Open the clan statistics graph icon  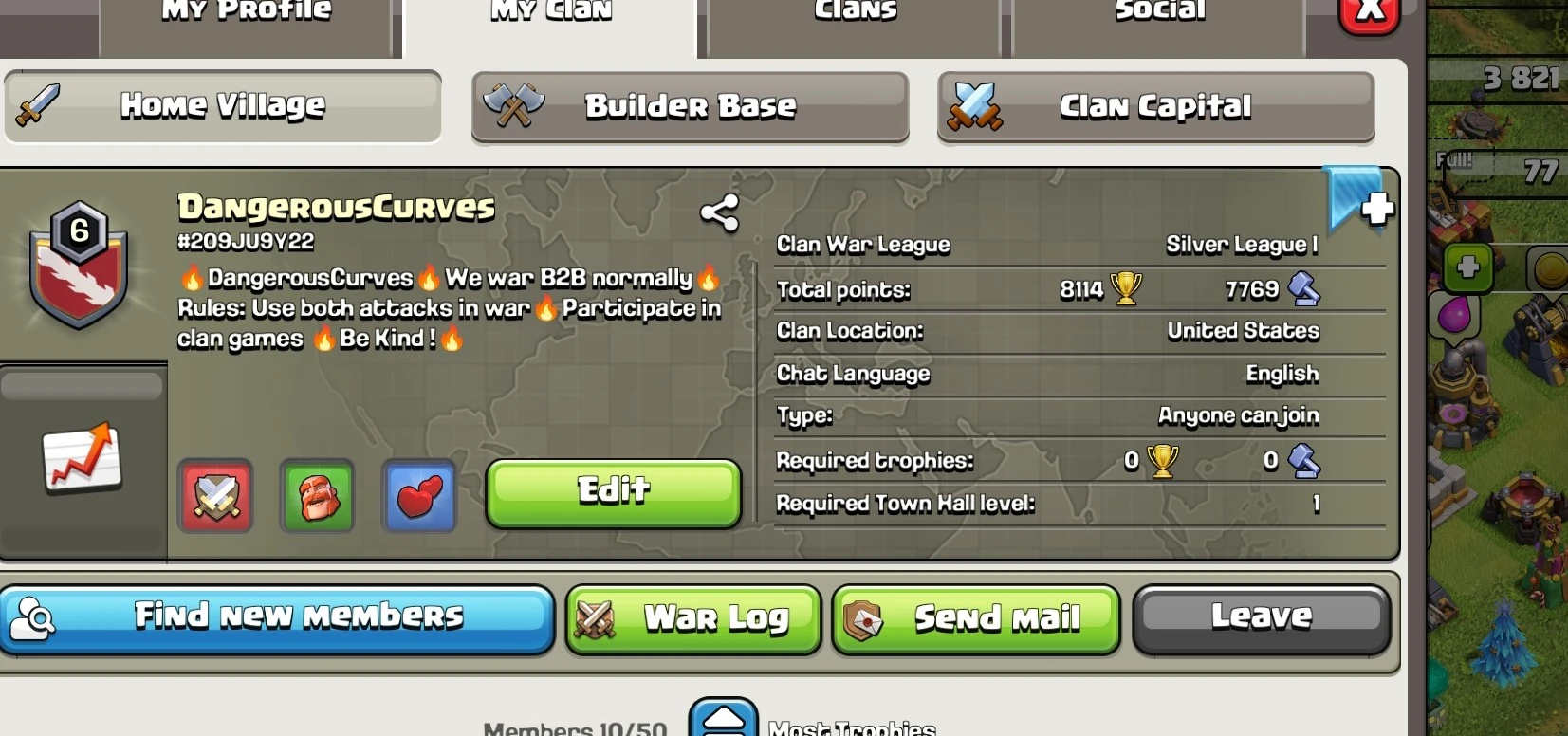[82, 458]
